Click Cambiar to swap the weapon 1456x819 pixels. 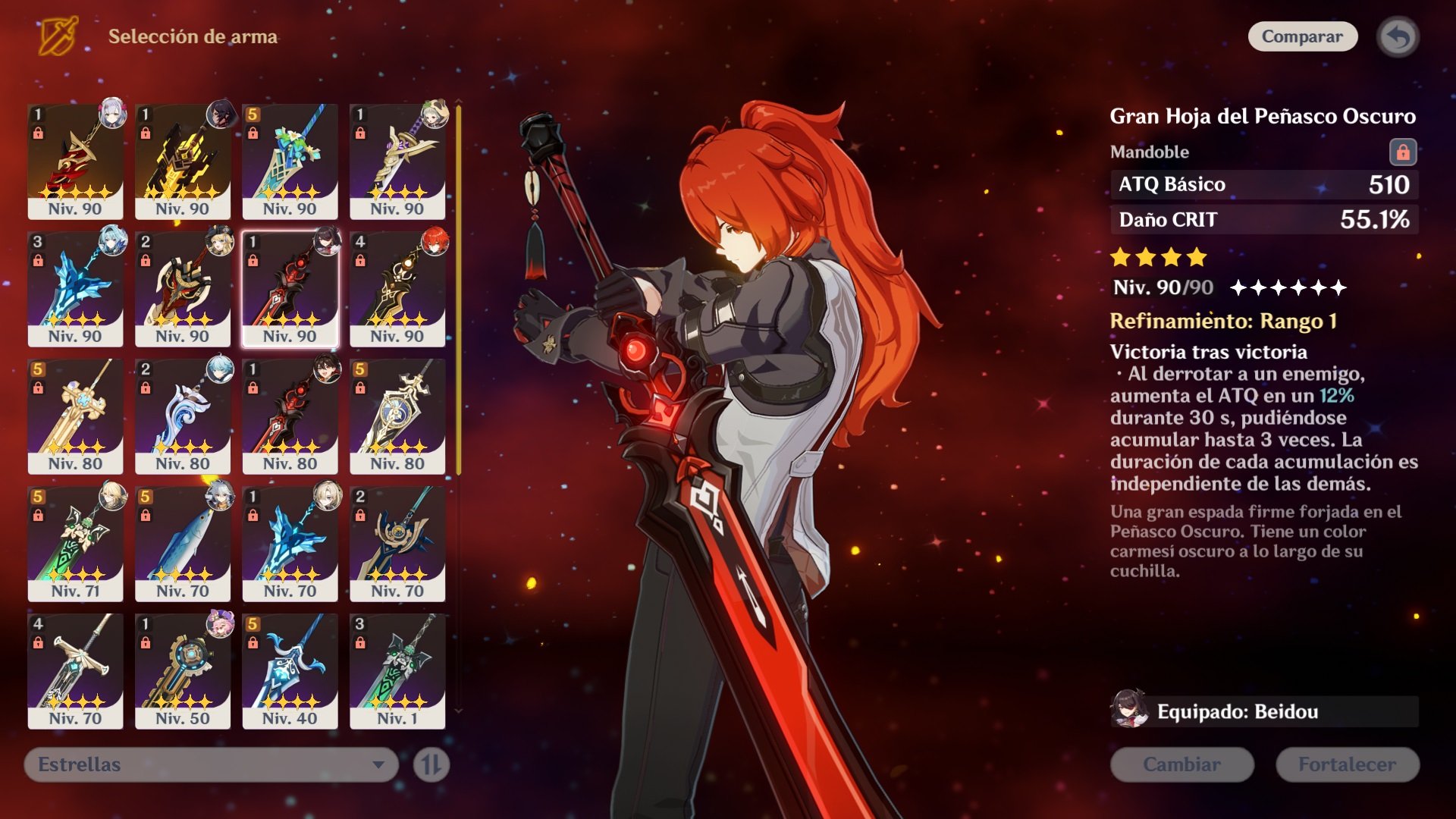1181,764
